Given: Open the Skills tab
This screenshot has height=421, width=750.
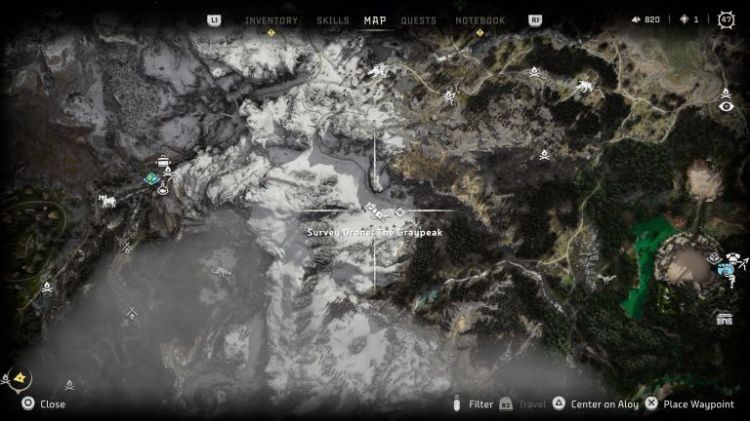Looking at the screenshot, I should (333, 20).
